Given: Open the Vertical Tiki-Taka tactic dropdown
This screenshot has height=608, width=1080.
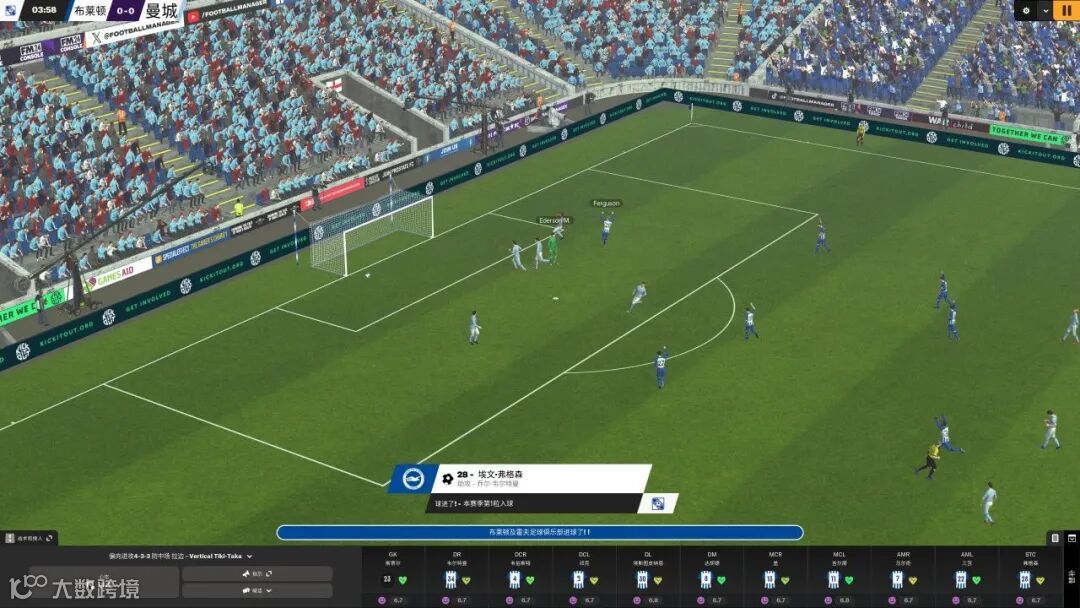Looking at the screenshot, I should [x=249, y=556].
